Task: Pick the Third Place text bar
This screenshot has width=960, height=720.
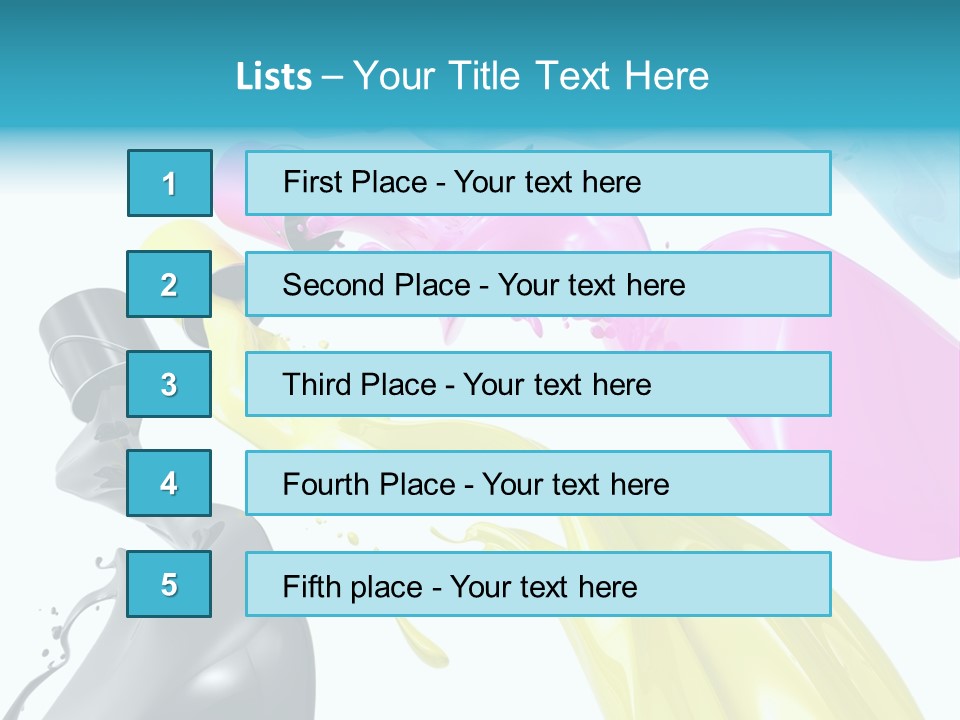Action: tap(538, 384)
